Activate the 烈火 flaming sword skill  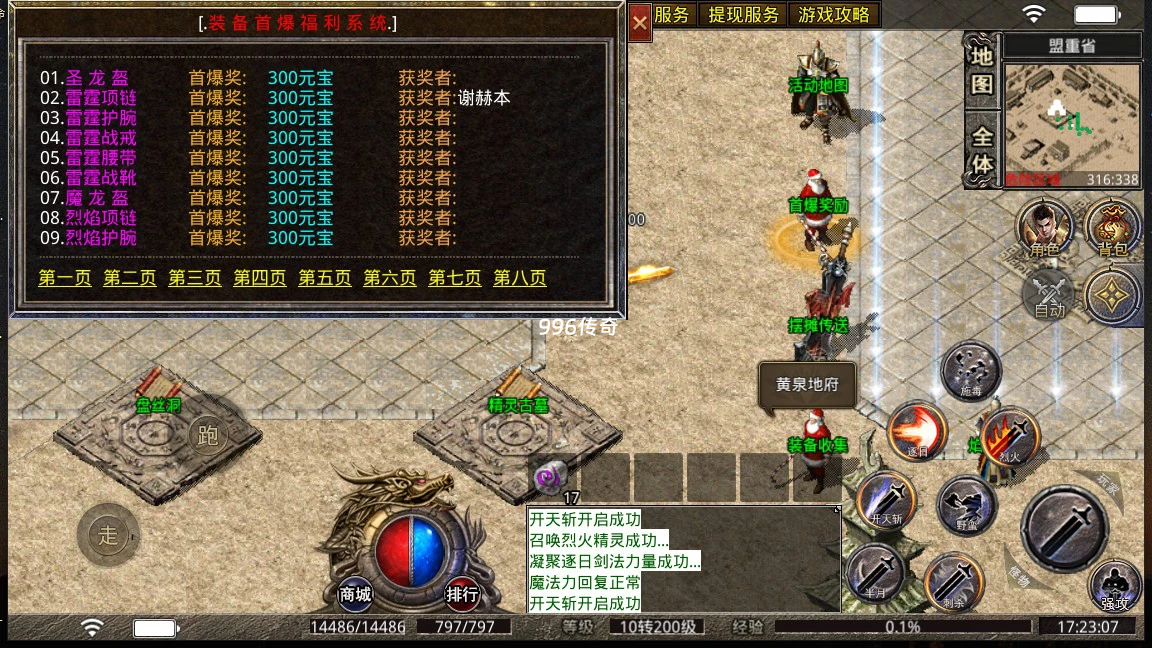(1009, 436)
